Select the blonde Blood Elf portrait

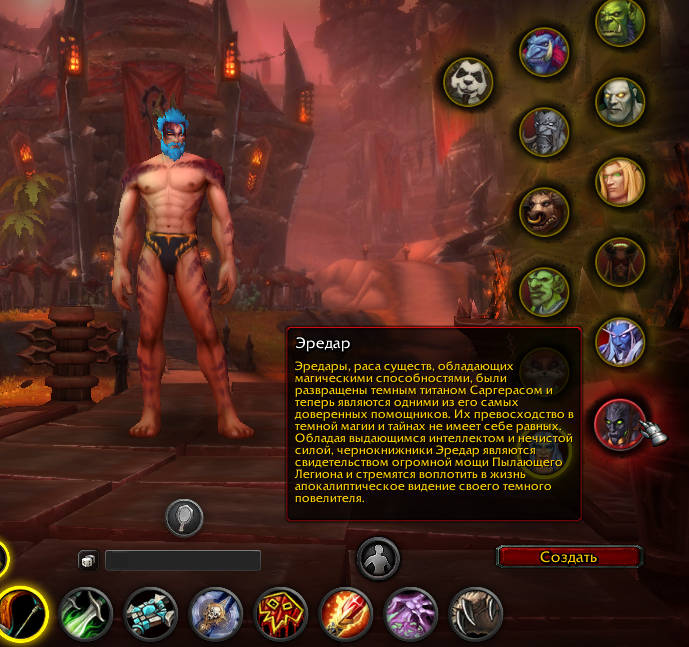point(620,181)
